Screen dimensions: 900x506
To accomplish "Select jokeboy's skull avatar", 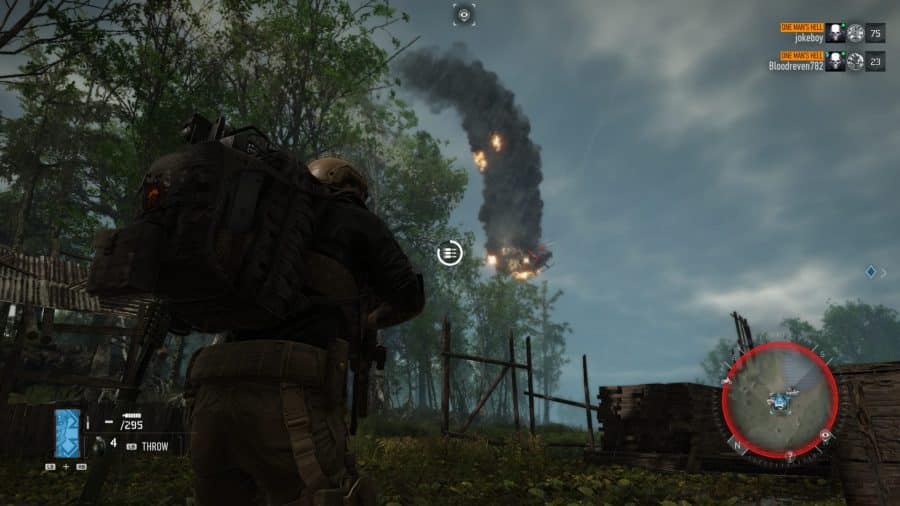I will (835, 33).
